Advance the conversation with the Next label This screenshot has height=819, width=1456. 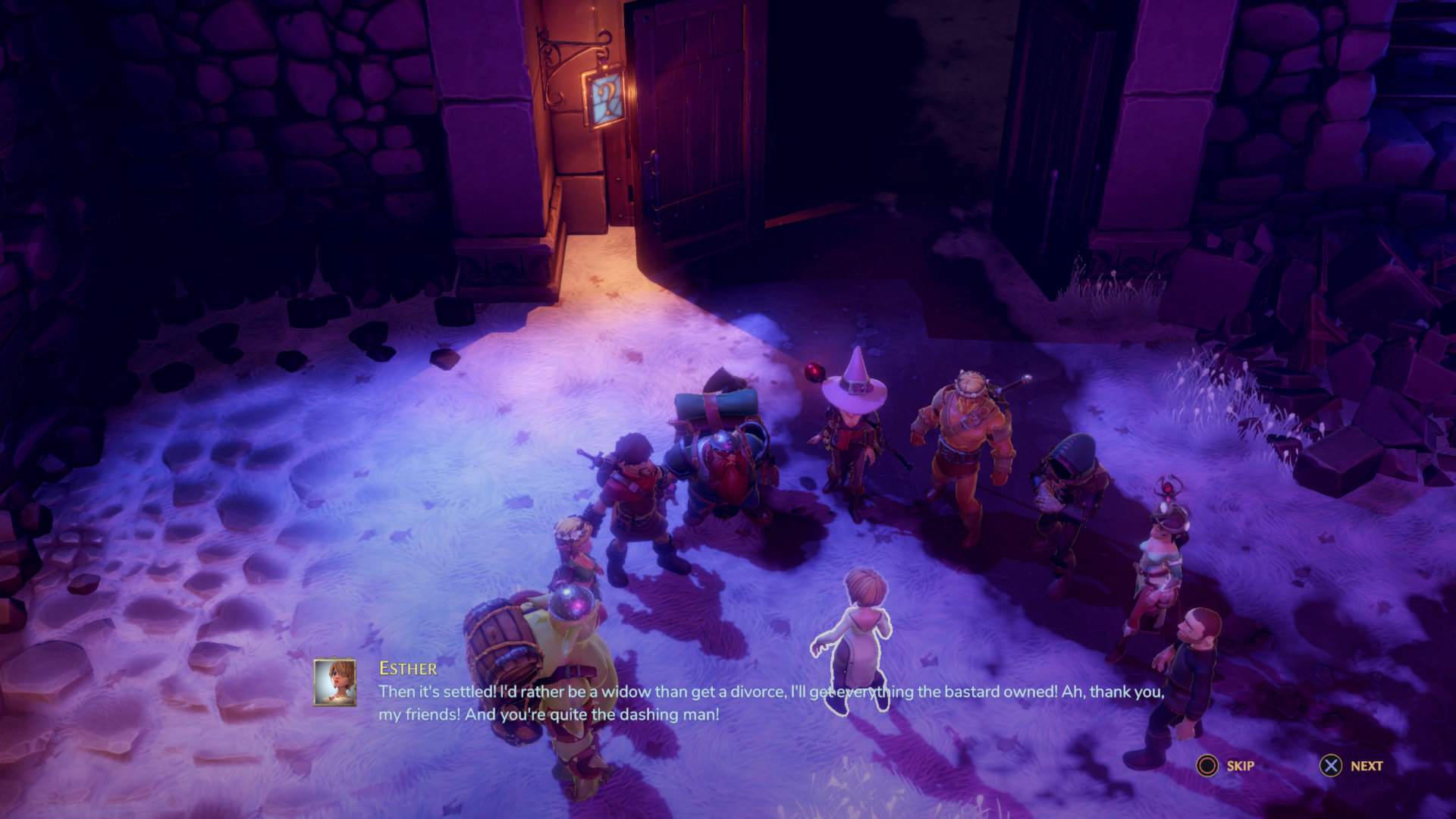pos(1366,766)
